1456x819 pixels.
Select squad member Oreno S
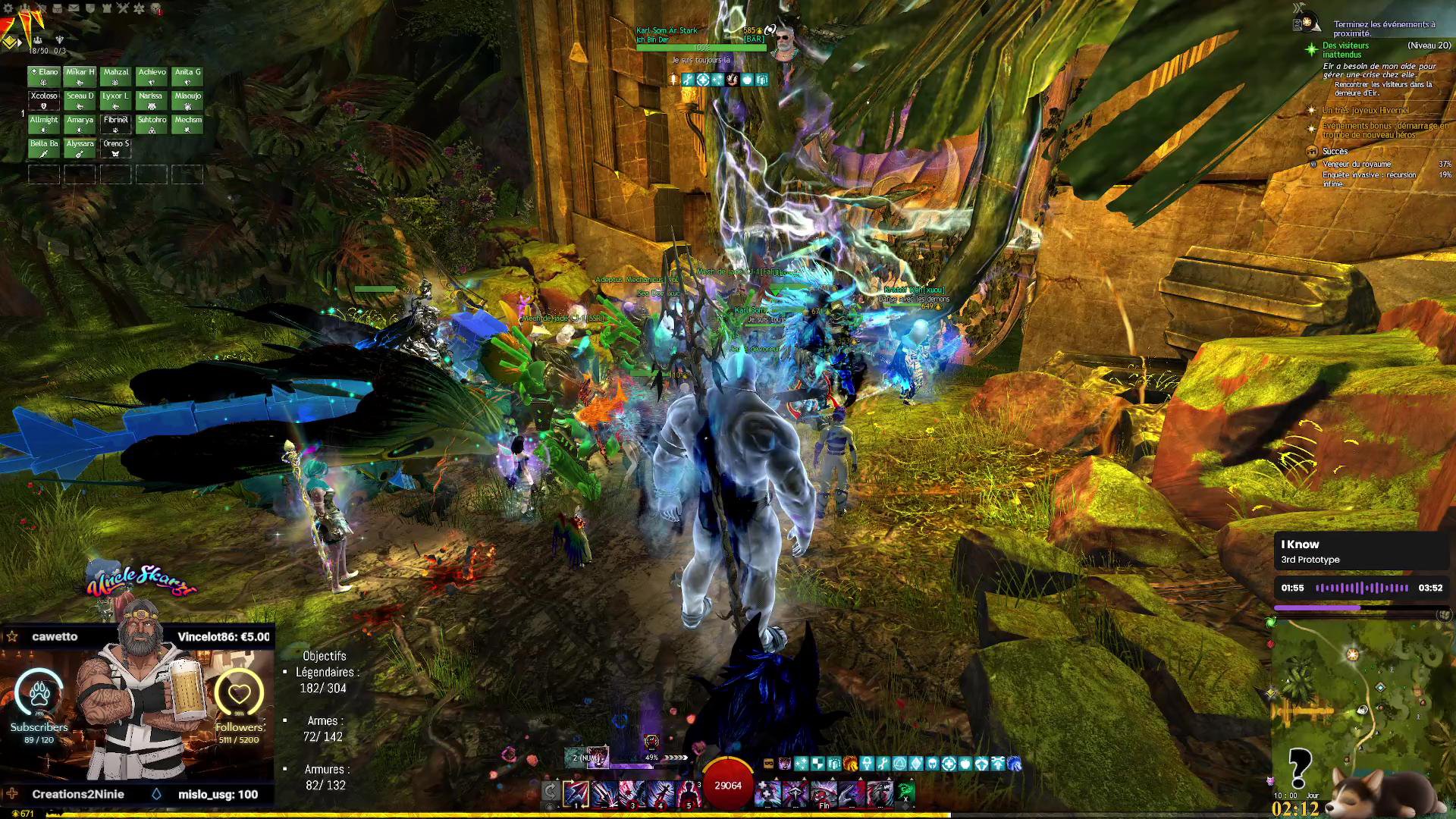pos(116,148)
